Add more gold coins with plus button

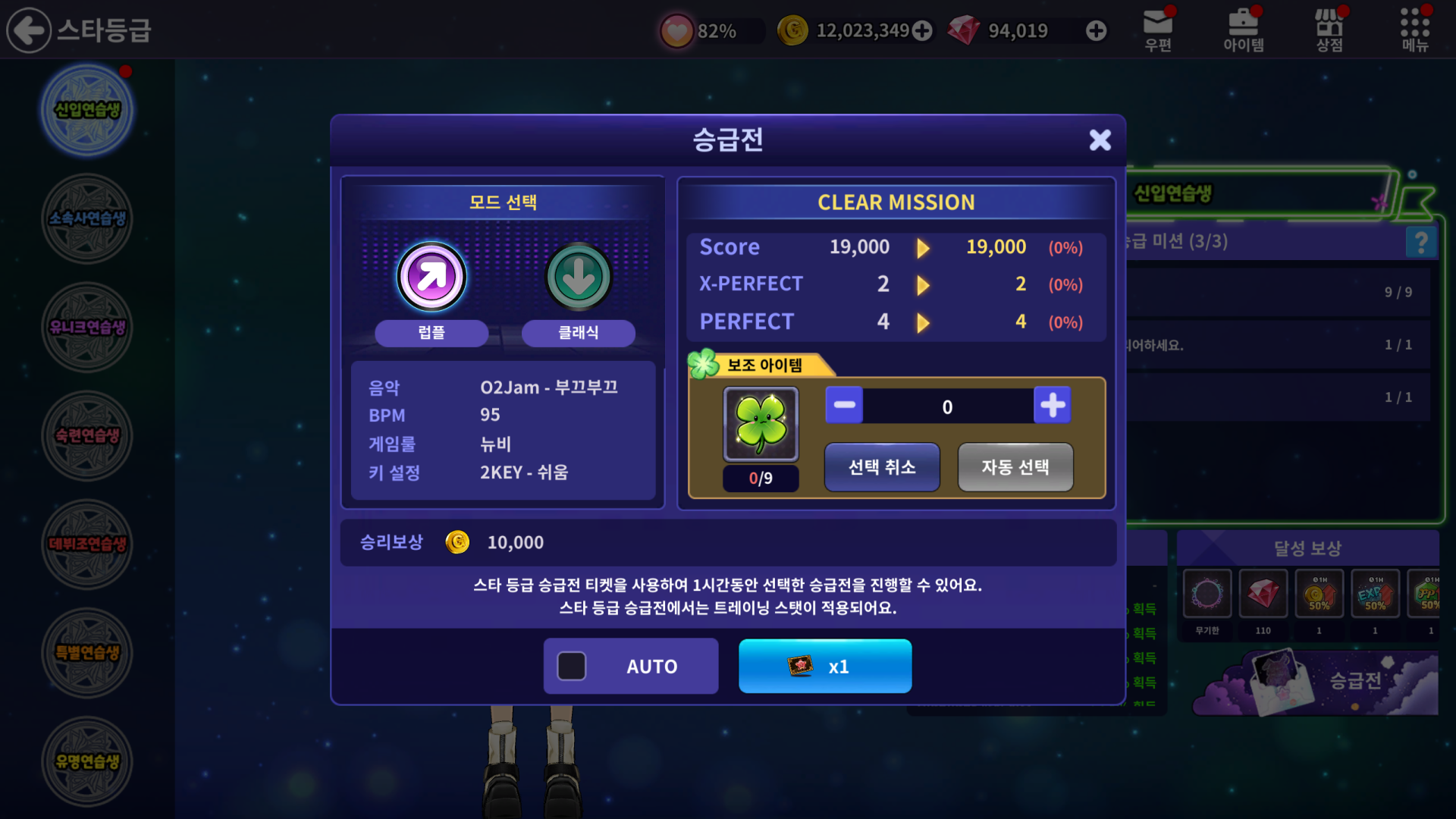coord(922,30)
